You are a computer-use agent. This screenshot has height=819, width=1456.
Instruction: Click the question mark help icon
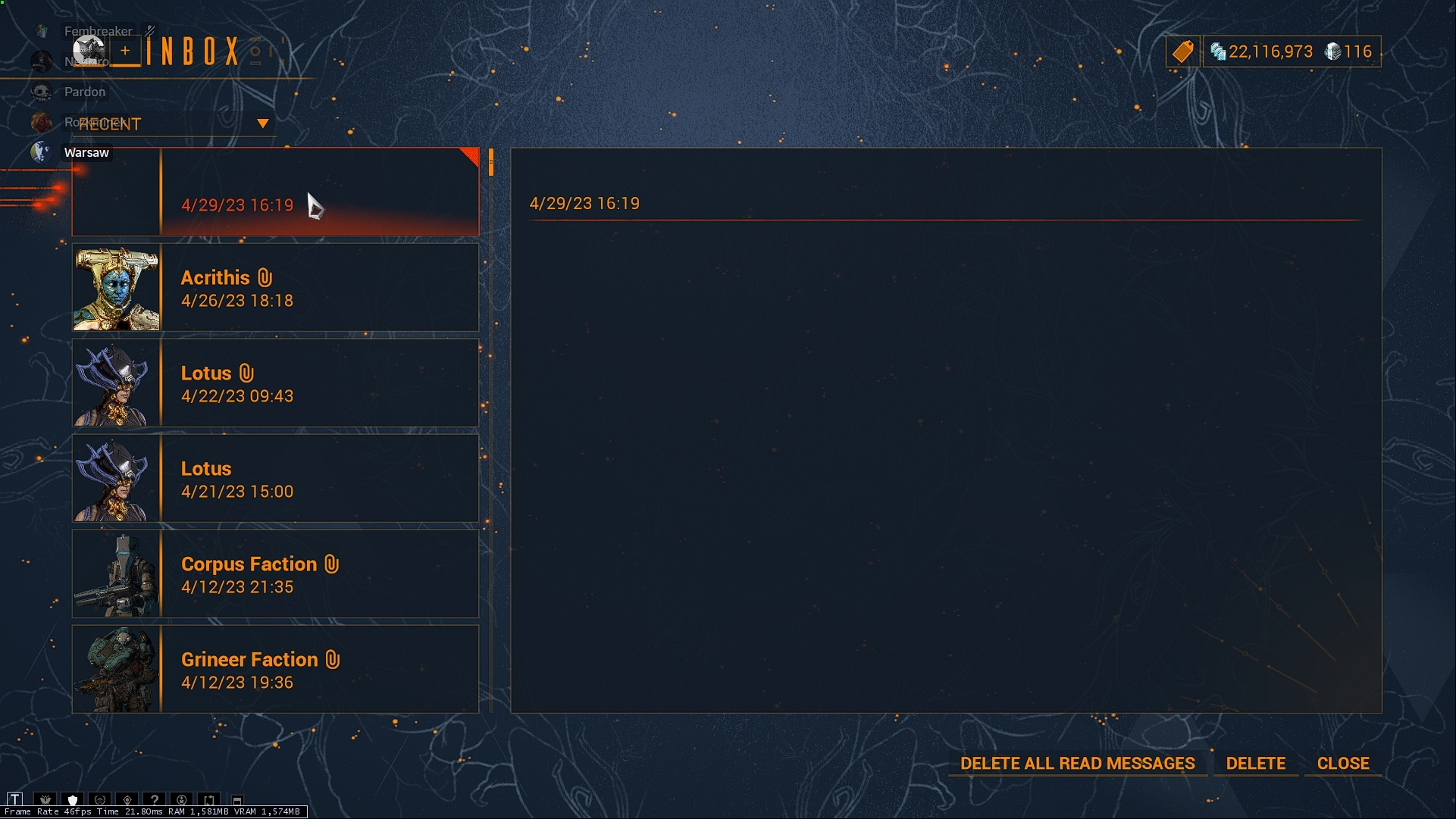155,799
